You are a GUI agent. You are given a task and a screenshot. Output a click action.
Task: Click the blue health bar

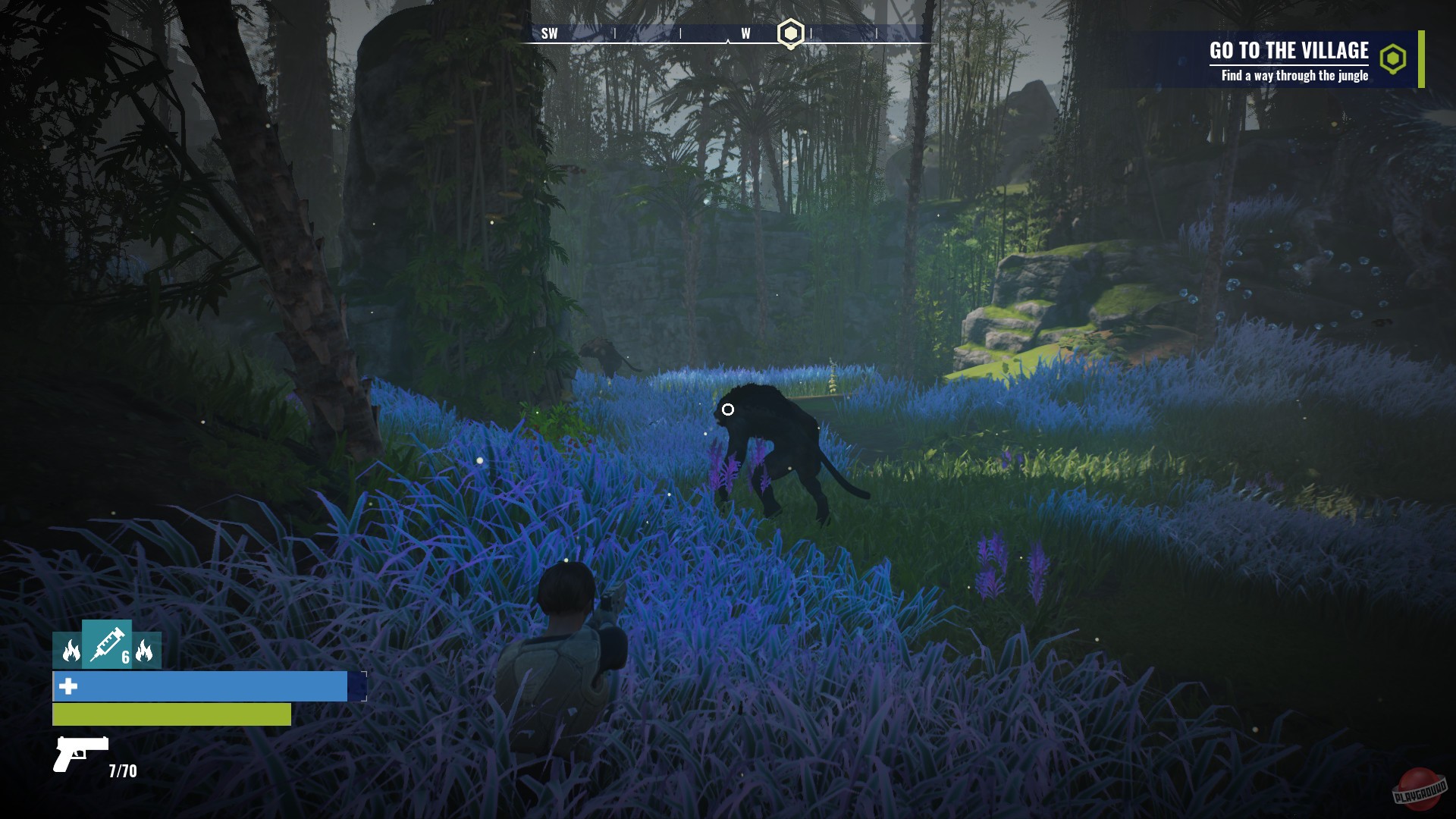pos(201,686)
